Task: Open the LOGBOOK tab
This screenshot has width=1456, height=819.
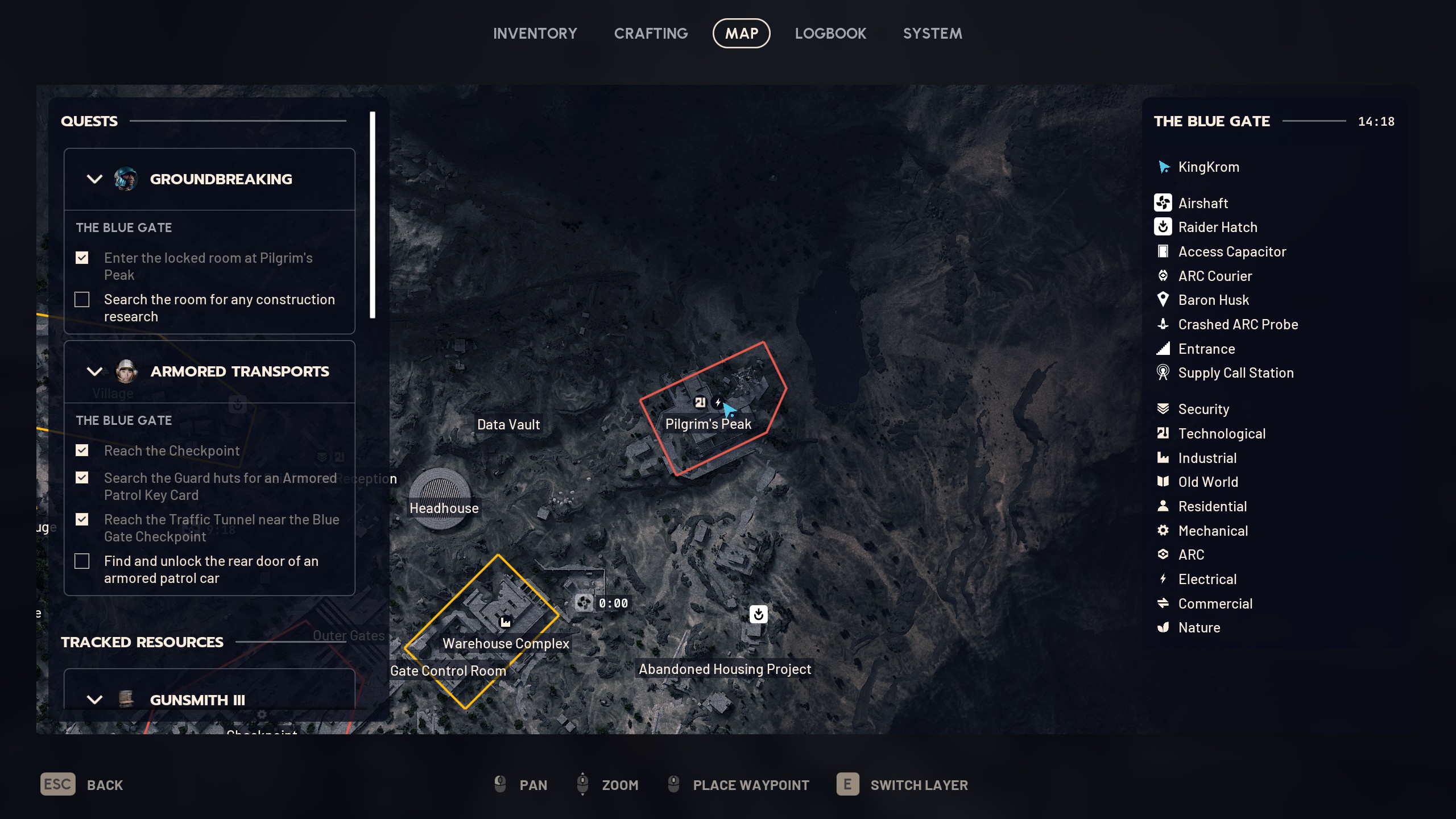Action: pyautogui.click(x=830, y=33)
